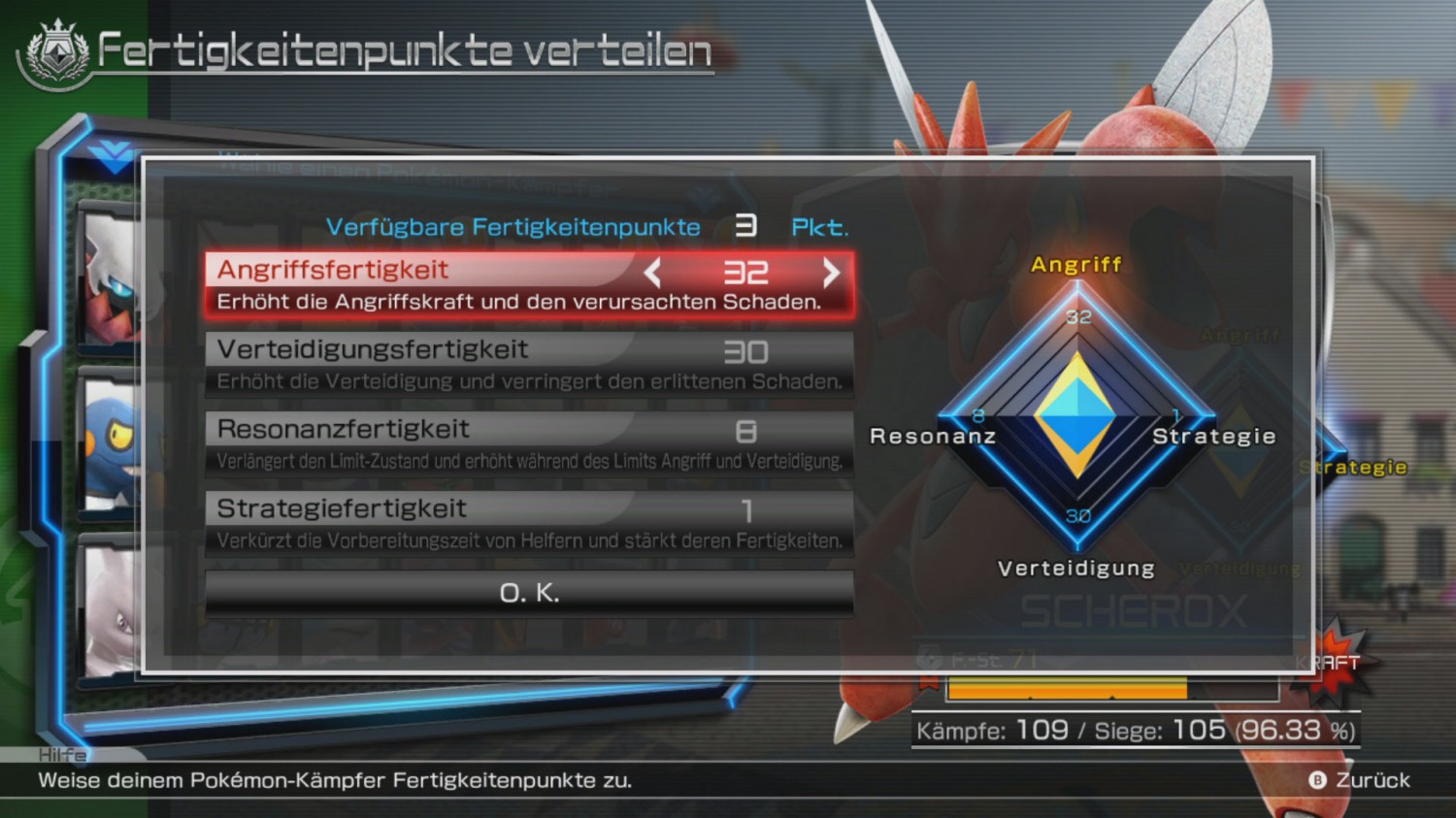This screenshot has width=1456, height=818.
Task: Select the Resonanzfertigkeit entry
Action: [x=528, y=442]
